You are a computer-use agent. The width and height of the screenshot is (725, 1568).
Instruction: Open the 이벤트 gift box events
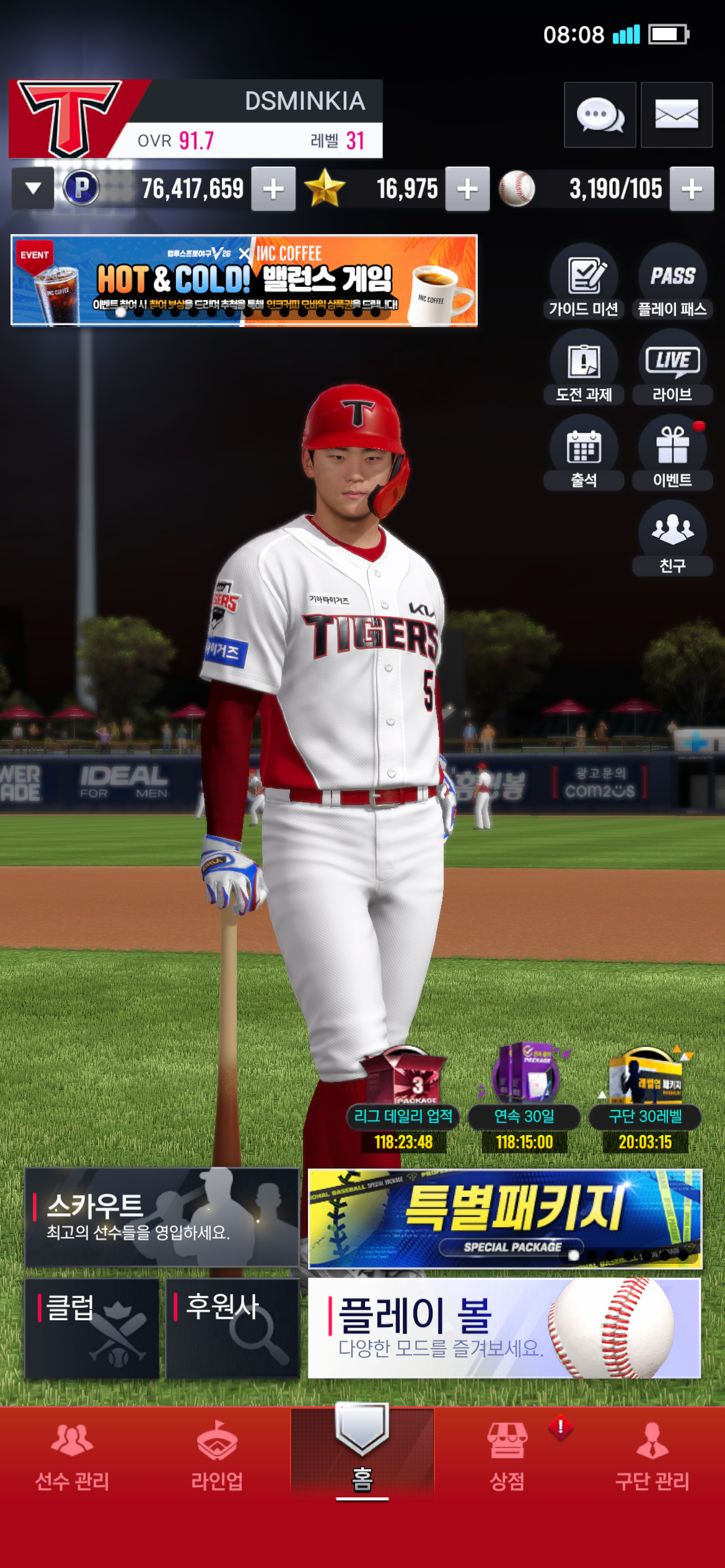[x=672, y=454]
